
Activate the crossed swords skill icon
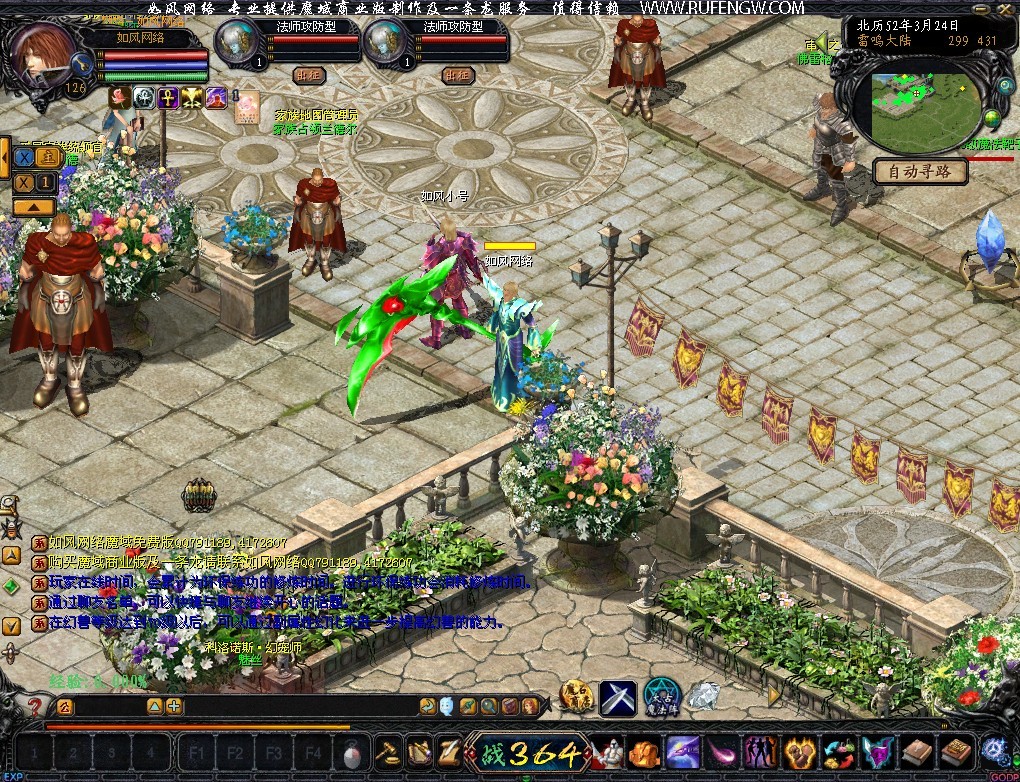617,696
